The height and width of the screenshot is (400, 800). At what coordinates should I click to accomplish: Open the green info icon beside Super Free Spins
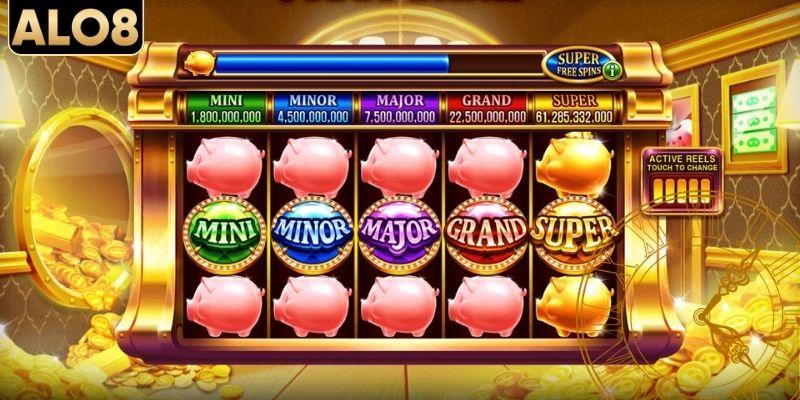click(610, 71)
